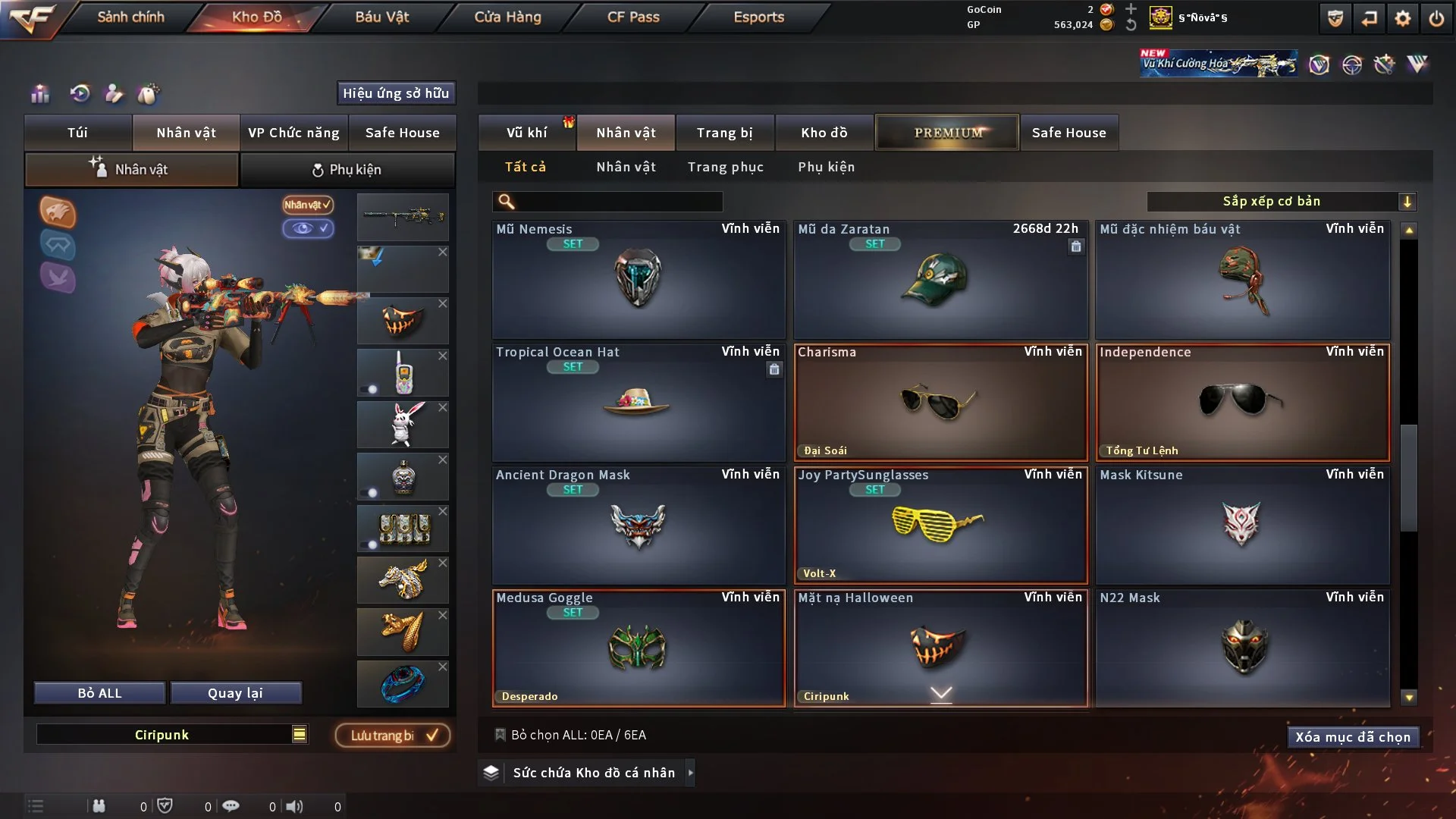Show the Trang phục filter category

(x=725, y=167)
